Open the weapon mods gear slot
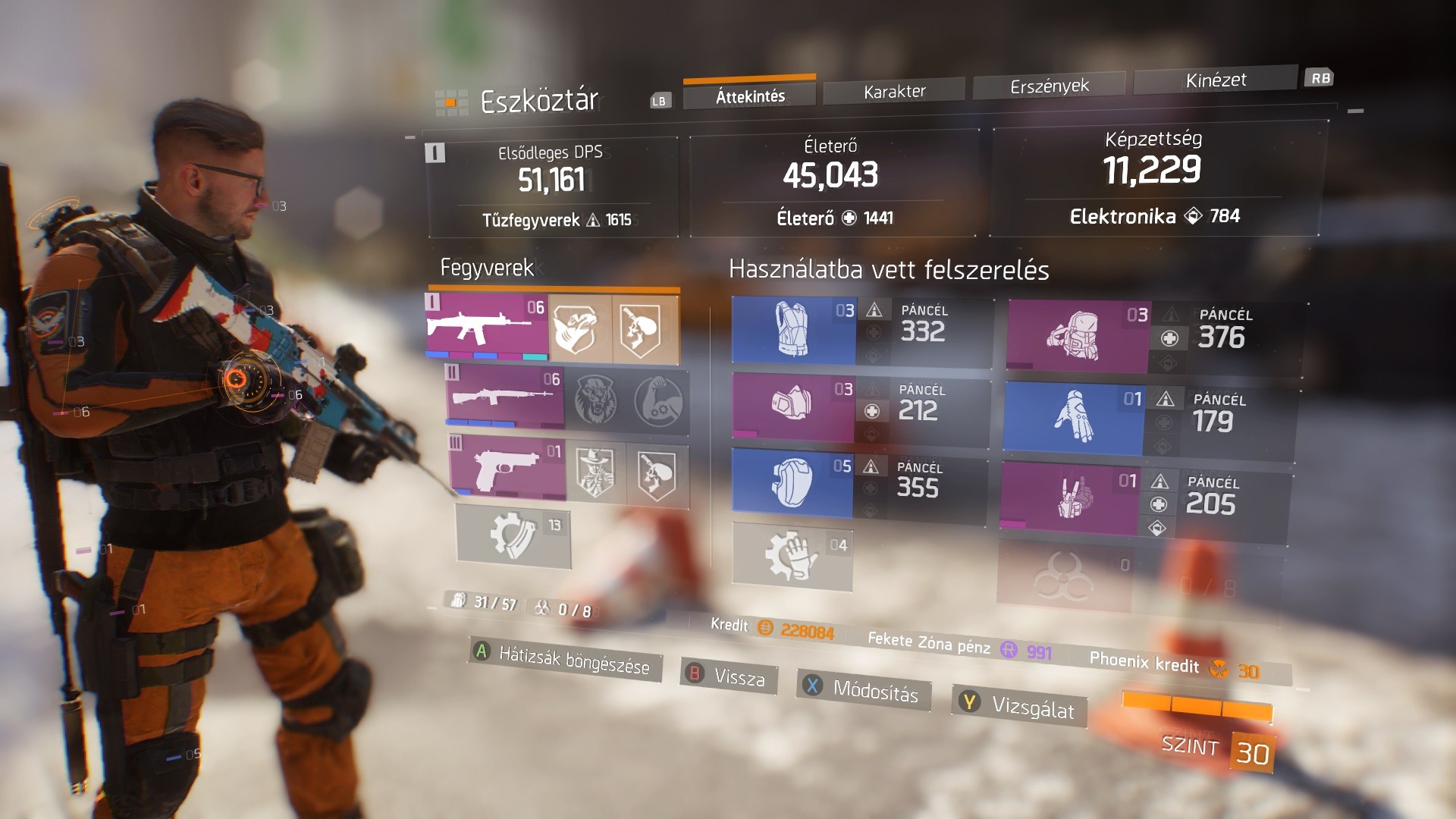The width and height of the screenshot is (1456, 819). click(x=513, y=535)
